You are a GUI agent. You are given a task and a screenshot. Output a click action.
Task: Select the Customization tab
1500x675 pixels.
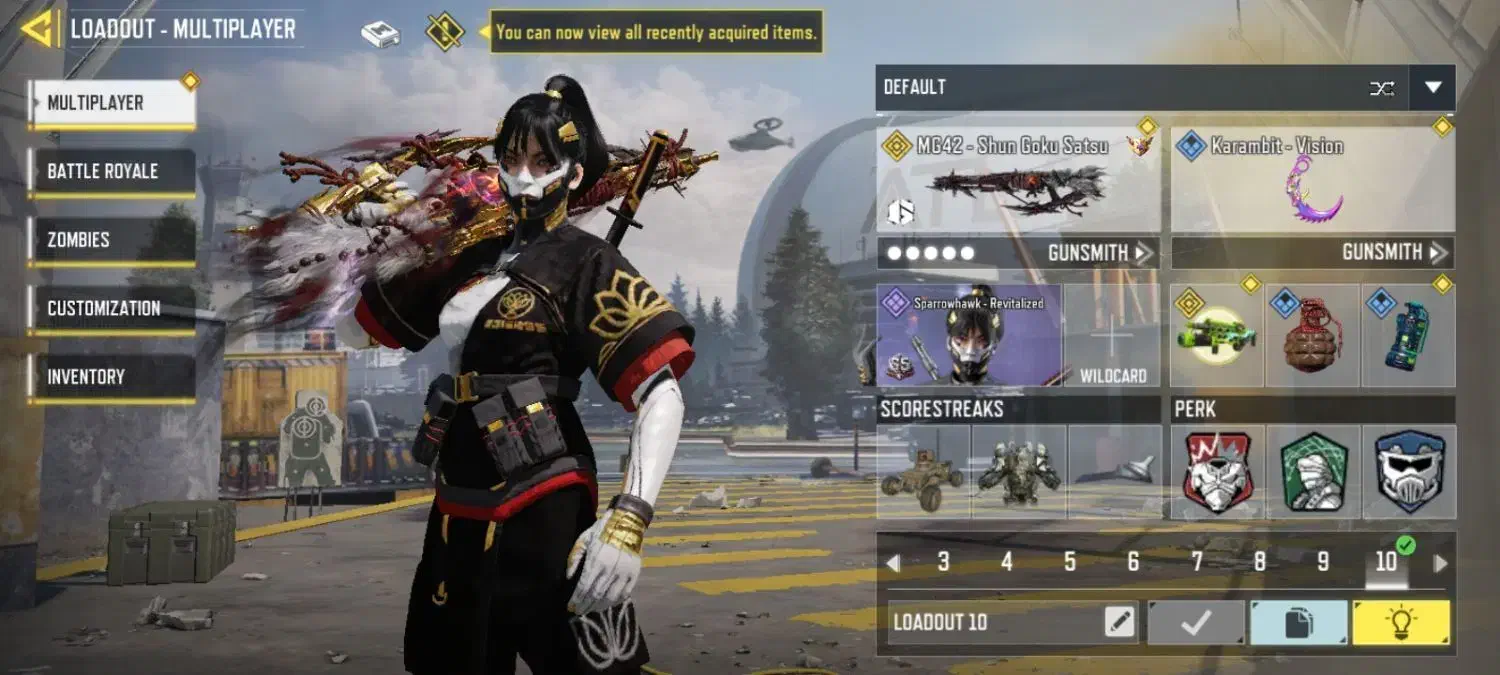(111, 309)
